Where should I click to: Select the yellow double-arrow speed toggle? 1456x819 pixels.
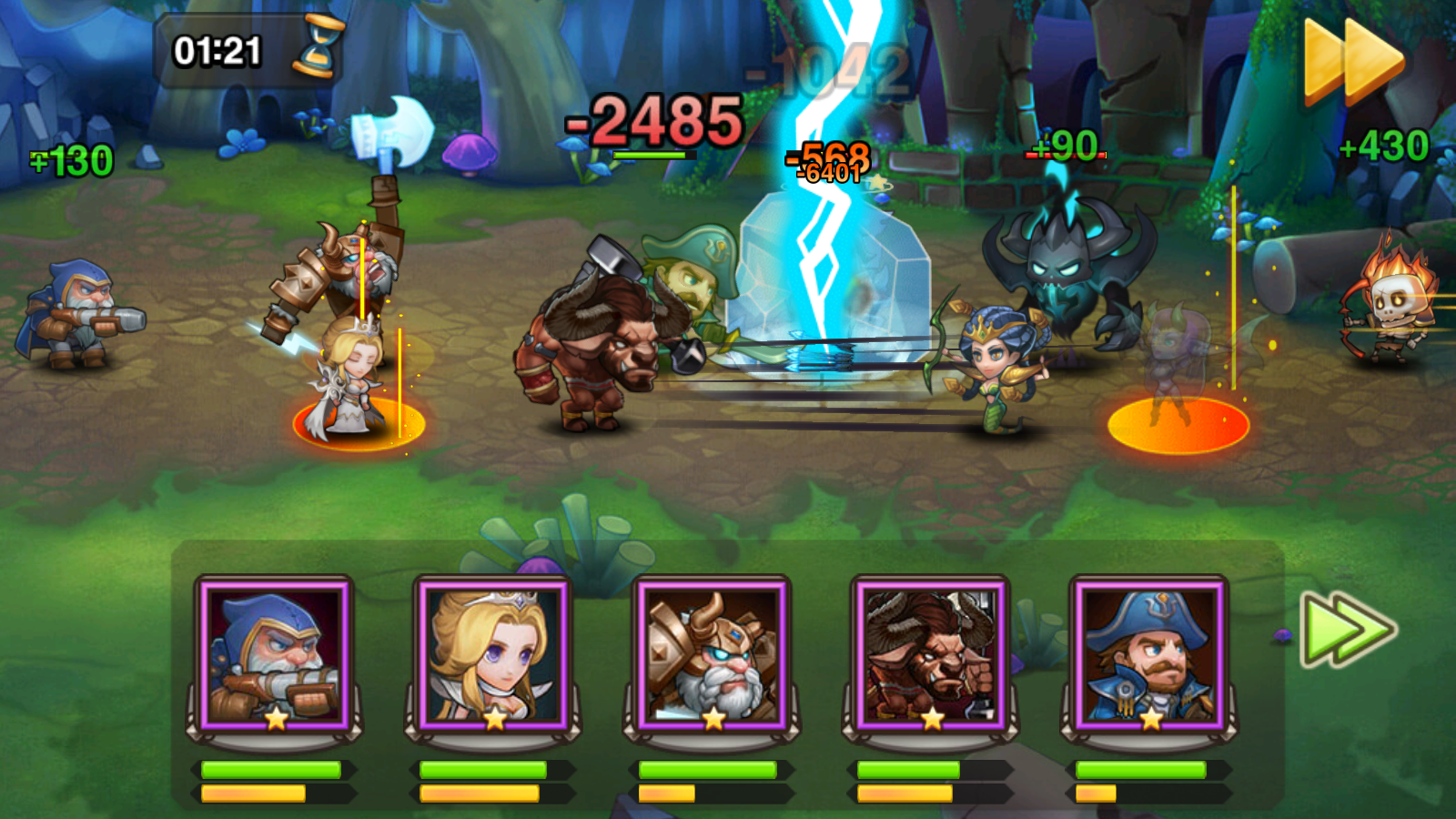point(1353,55)
